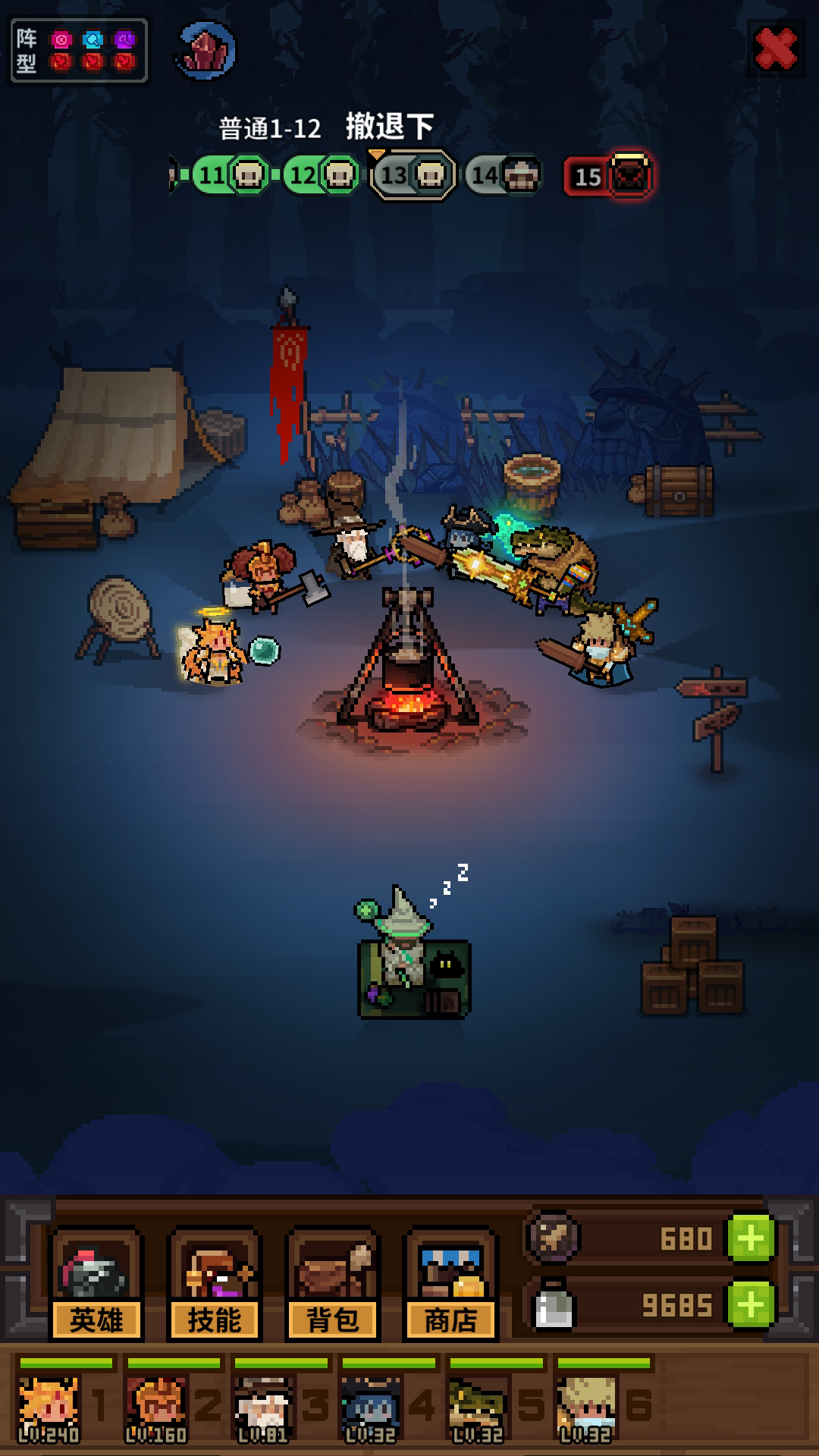Add more of the 680 currency
This screenshot has height=1456, width=819.
751,1238
